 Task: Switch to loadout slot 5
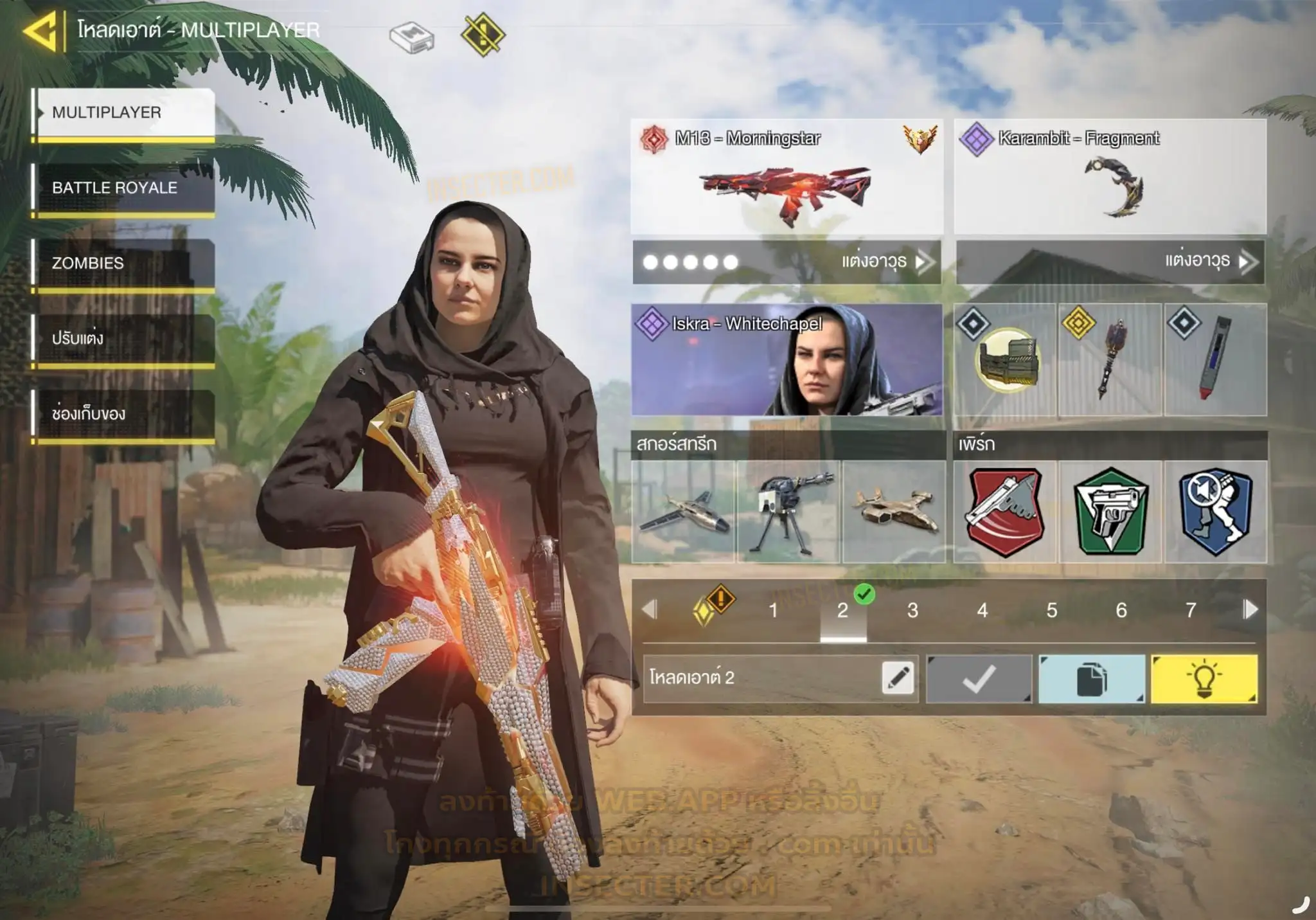point(1051,610)
